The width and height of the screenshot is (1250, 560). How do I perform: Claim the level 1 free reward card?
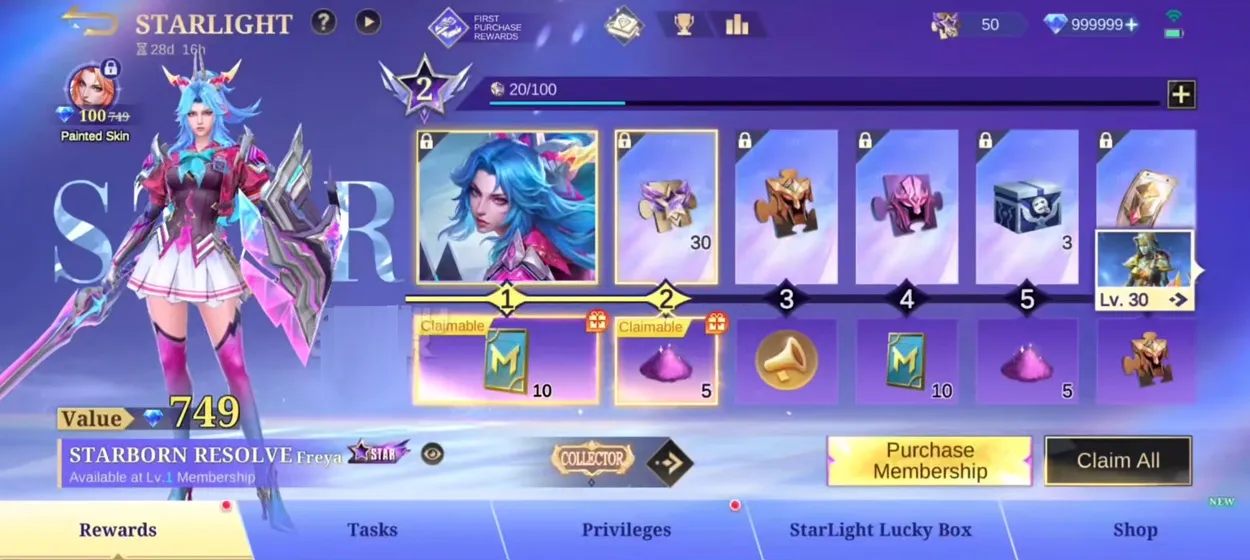point(506,361)
